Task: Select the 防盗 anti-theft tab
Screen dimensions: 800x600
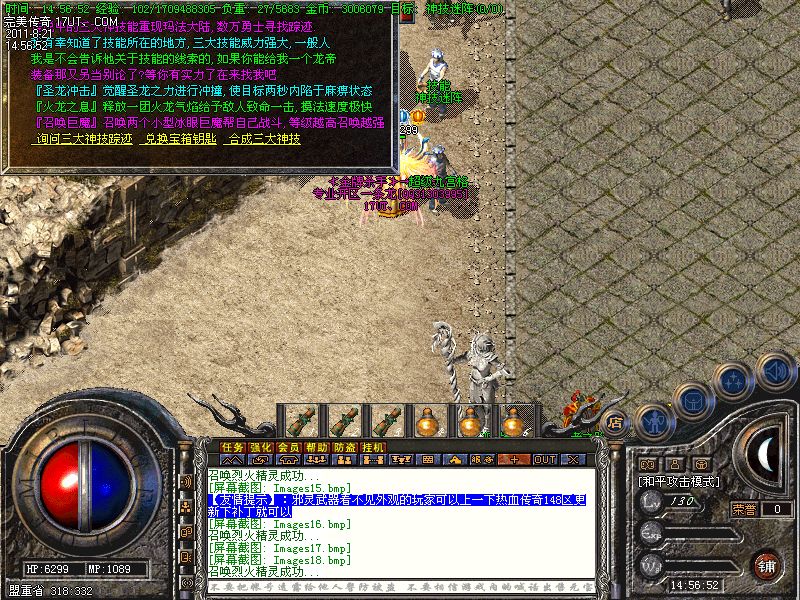Action: coord(344,447)
